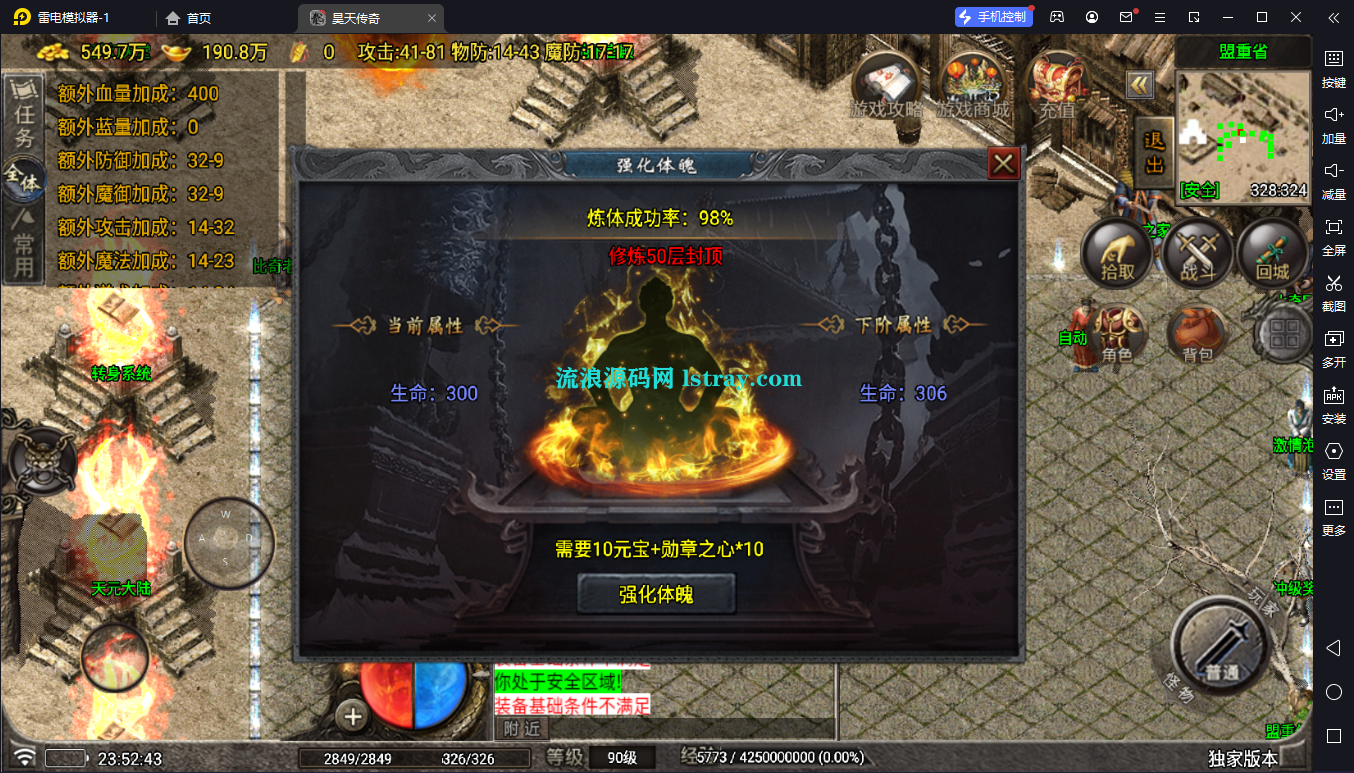Viewport: 1354px width, 773px height.
Task: Use the 回城 return-to-town scroll
Action: coord(1273,251)
